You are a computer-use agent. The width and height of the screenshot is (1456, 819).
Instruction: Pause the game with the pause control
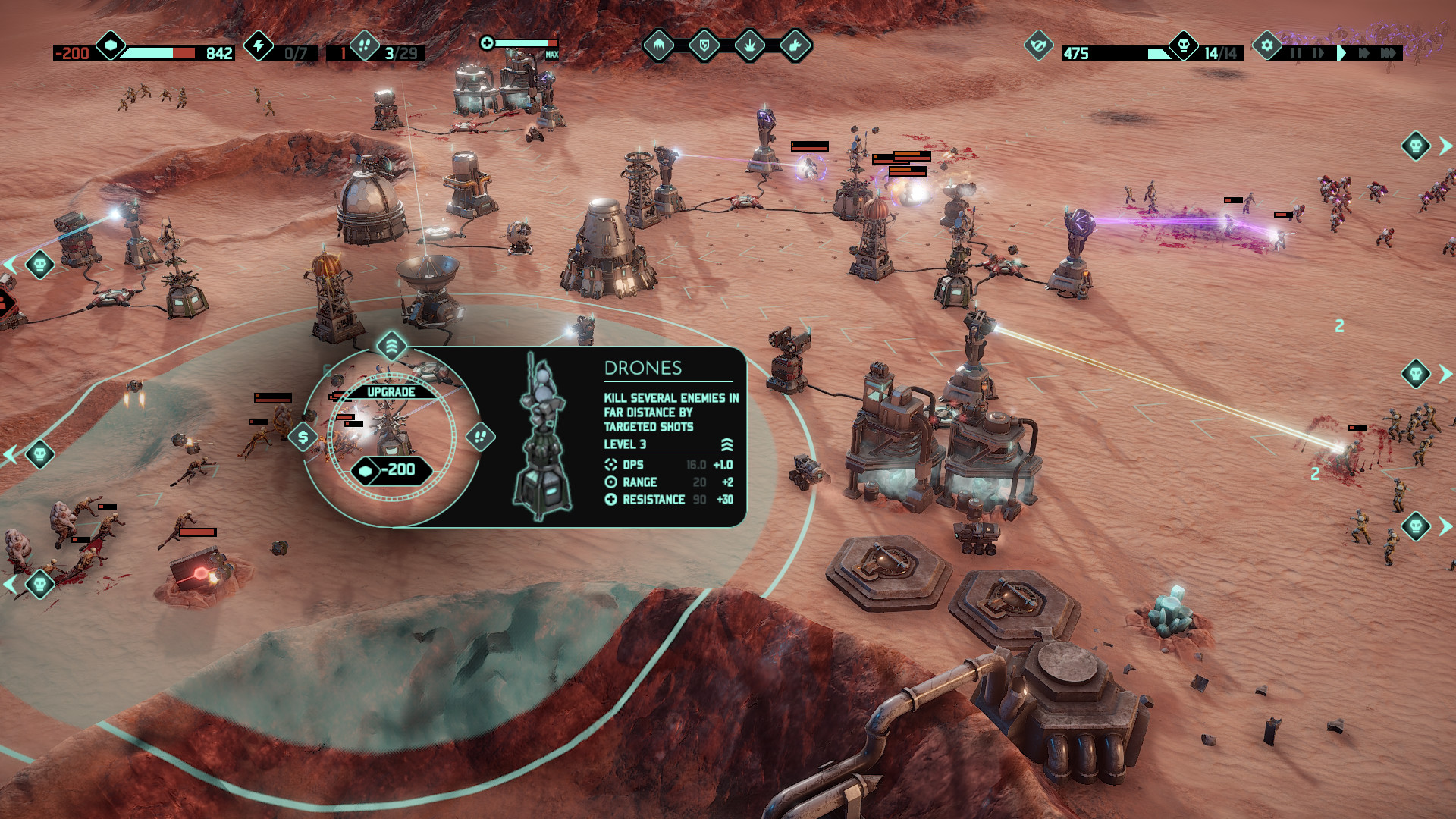click(1297, 54)
